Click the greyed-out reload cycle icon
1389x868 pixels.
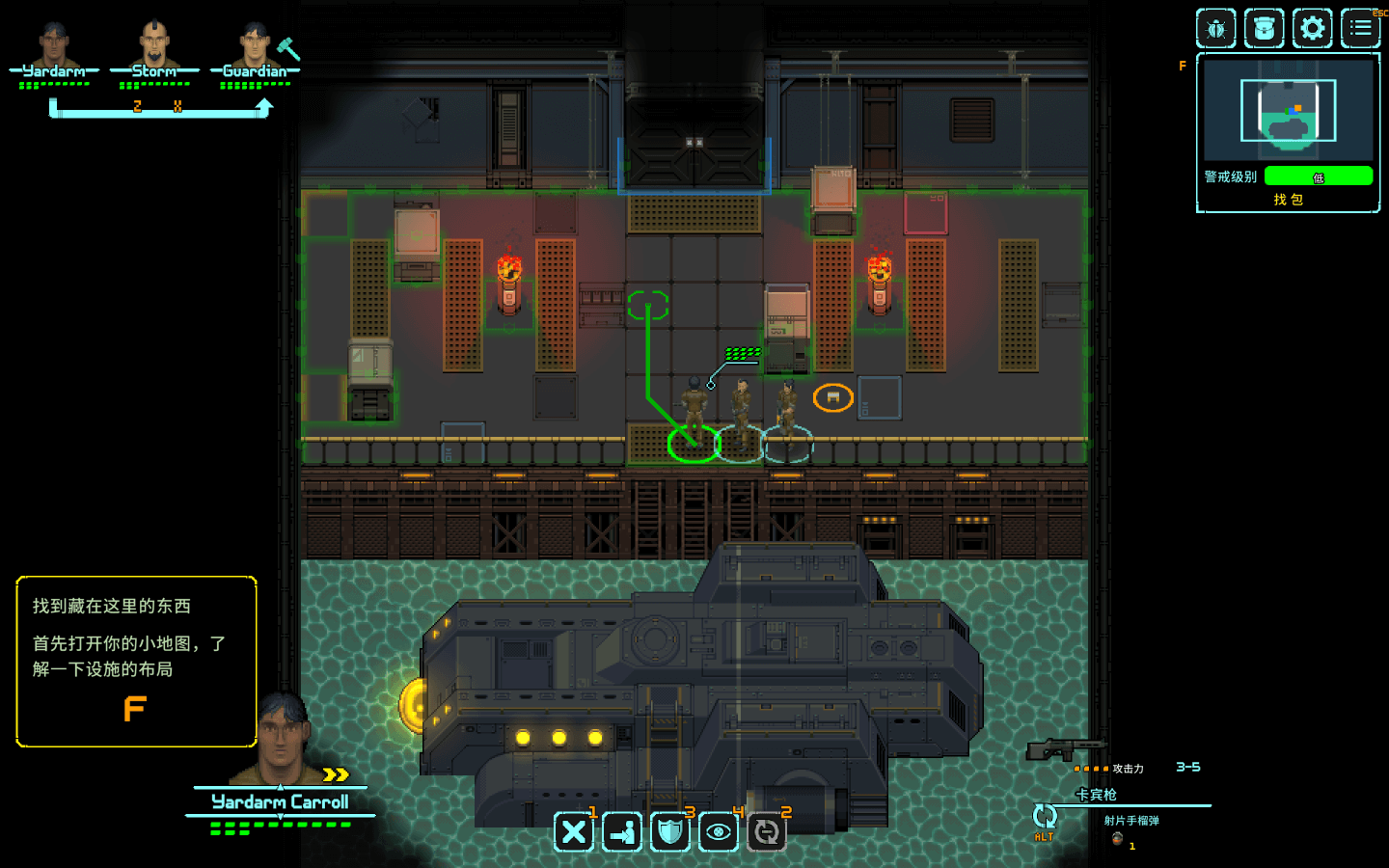(767, 831)
